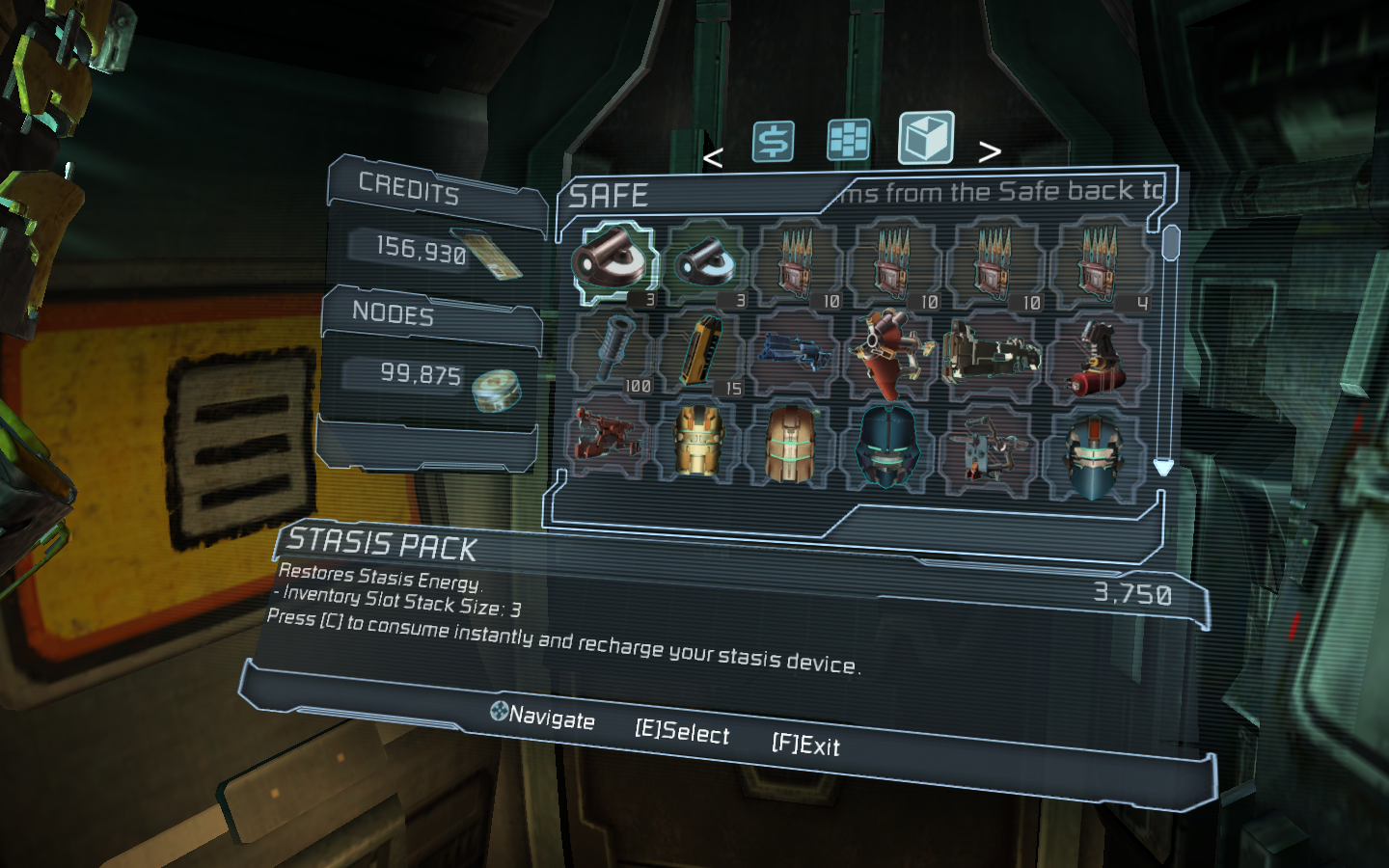This screenshot has width=1389, height=868.
Task: Select the box-shaped Safe tab
Action: tap(926, 138)
